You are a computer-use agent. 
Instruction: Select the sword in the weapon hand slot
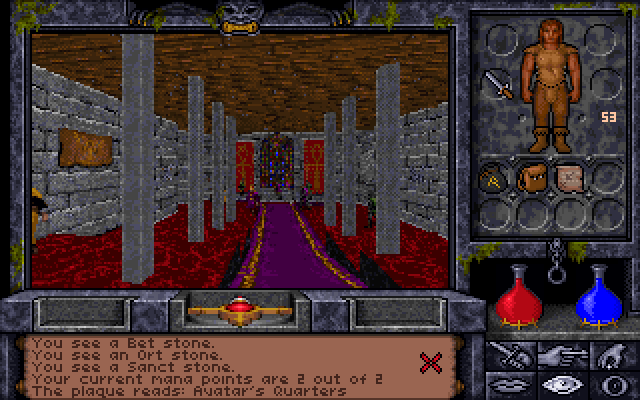498,86
